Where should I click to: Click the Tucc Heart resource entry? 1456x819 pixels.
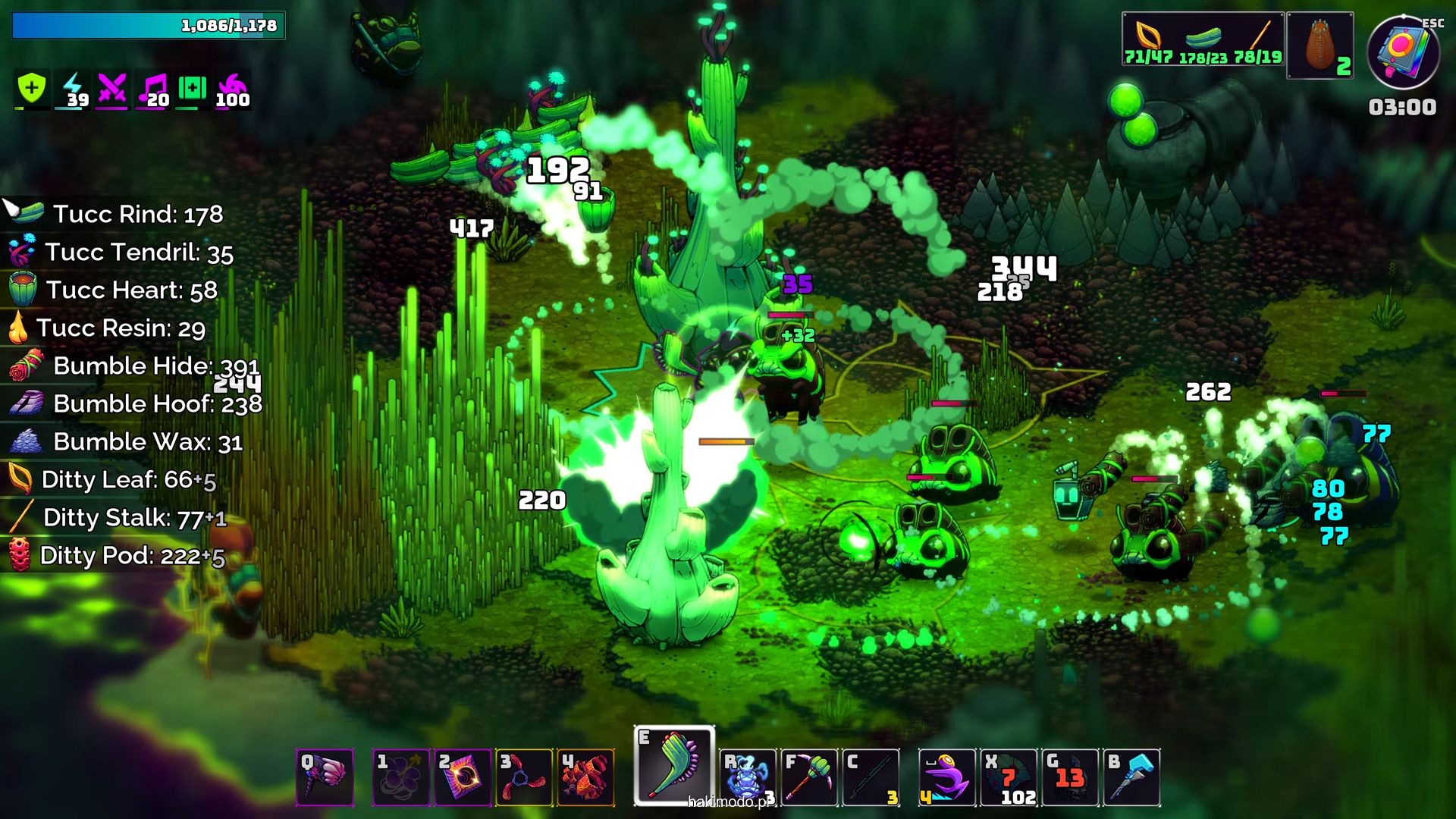pyautogui.click(x=114, y=290)
